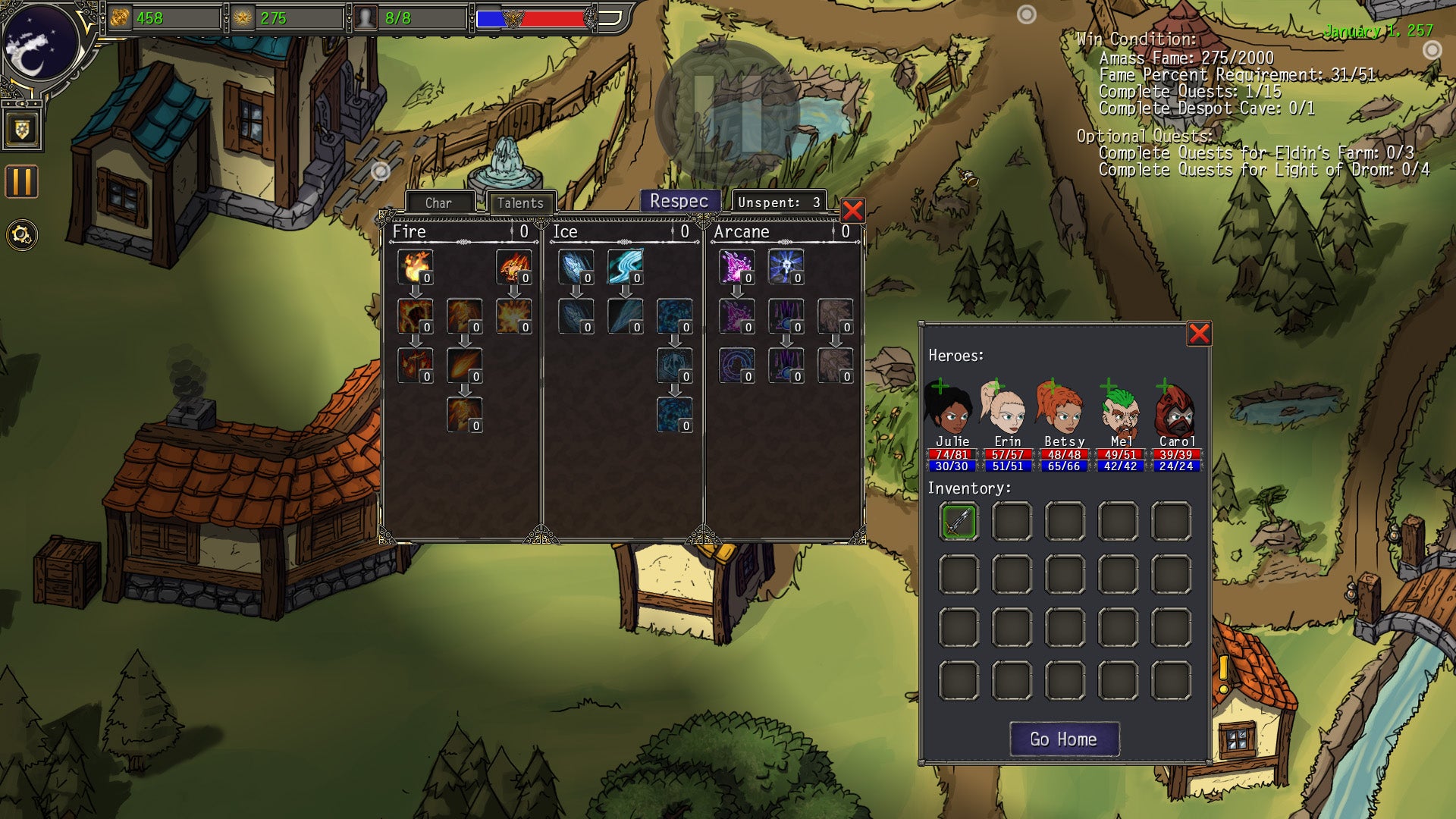Choose the blue starburst Arcane talent
This screenshot has height=819, width=1456.
[x=785, y=267]
